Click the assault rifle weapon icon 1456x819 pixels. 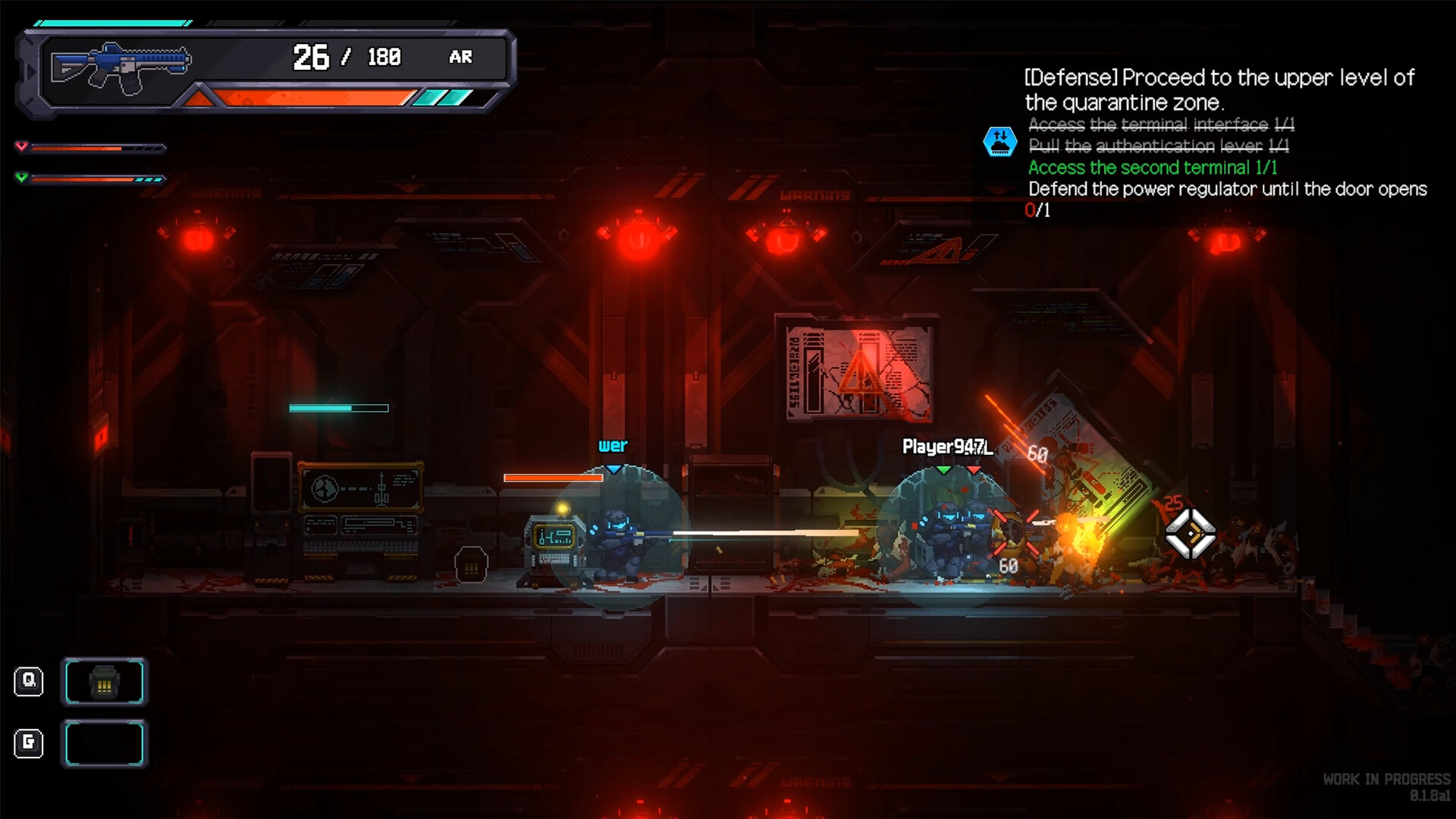[x=121, y=64]
